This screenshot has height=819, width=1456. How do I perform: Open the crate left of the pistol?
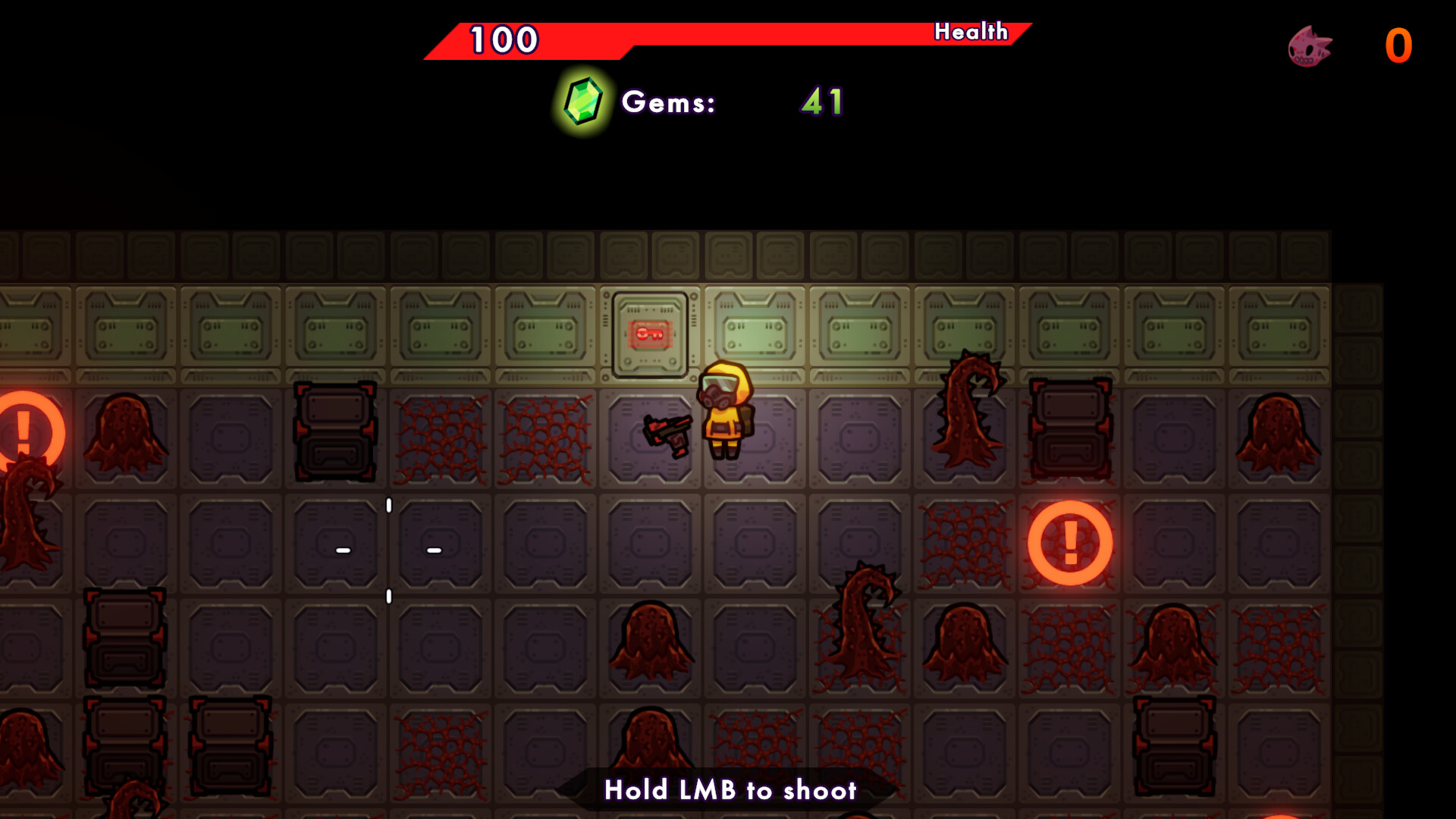click(334, 432)
